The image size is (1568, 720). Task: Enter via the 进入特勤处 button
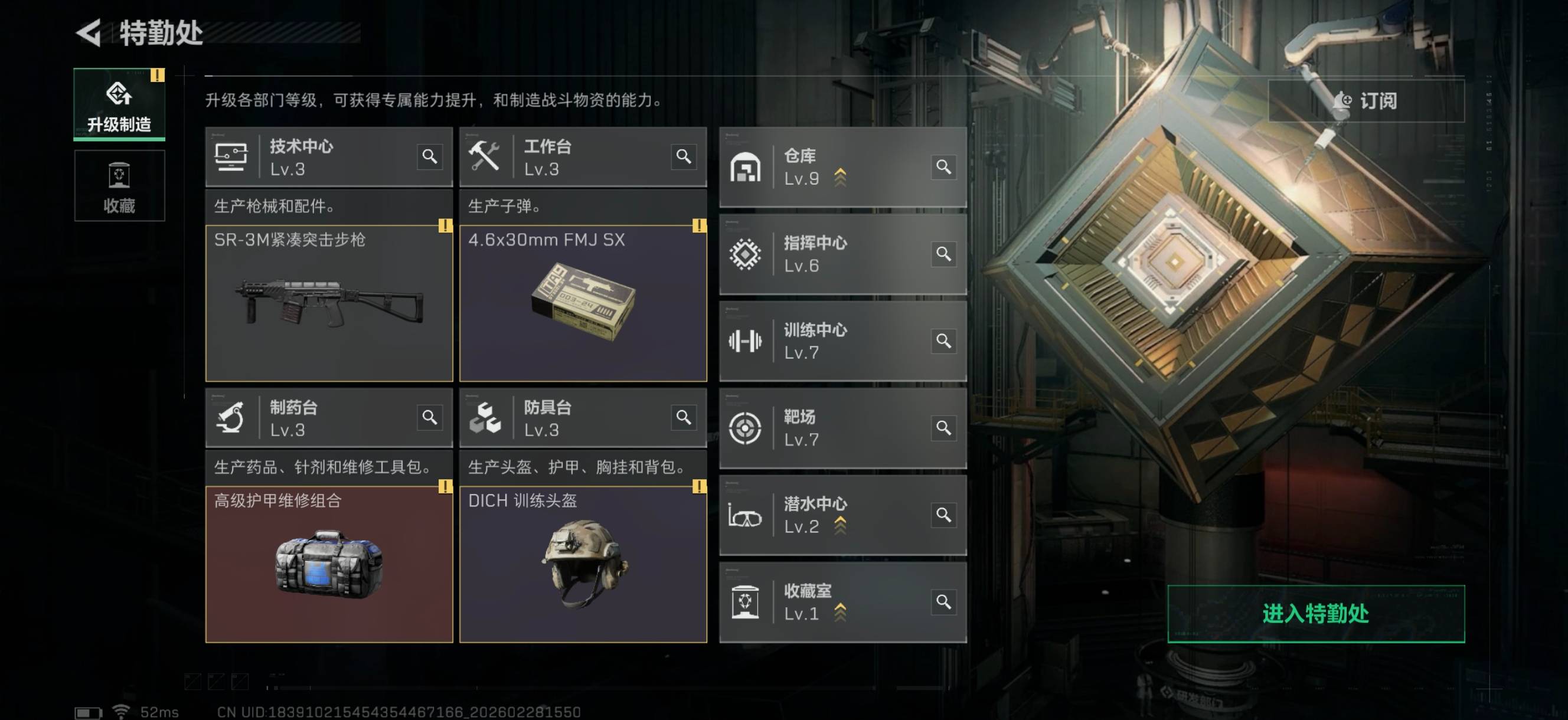tap(1315, 614)
